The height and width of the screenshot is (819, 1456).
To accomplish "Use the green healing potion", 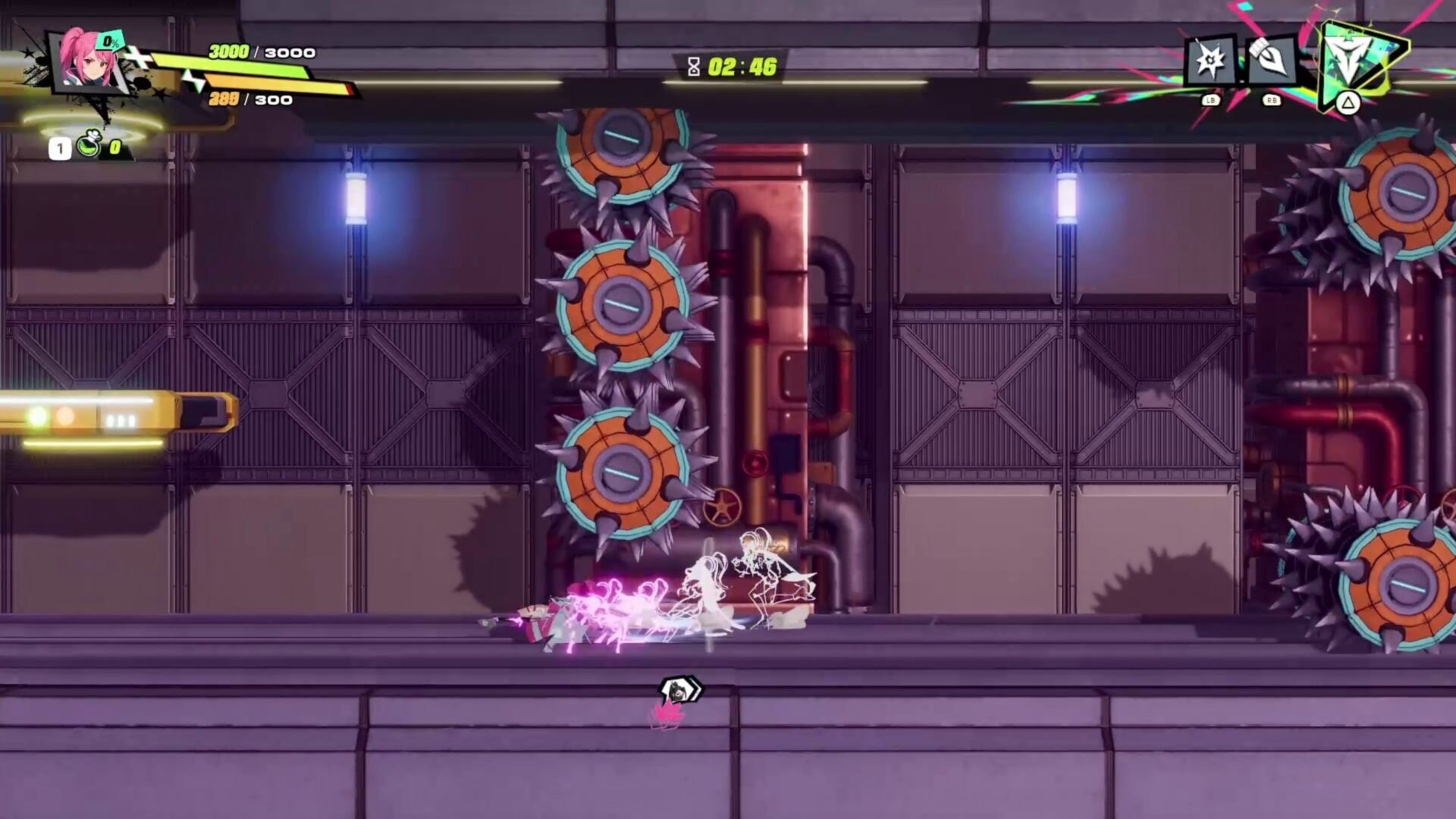I will [x=89, y=146].
